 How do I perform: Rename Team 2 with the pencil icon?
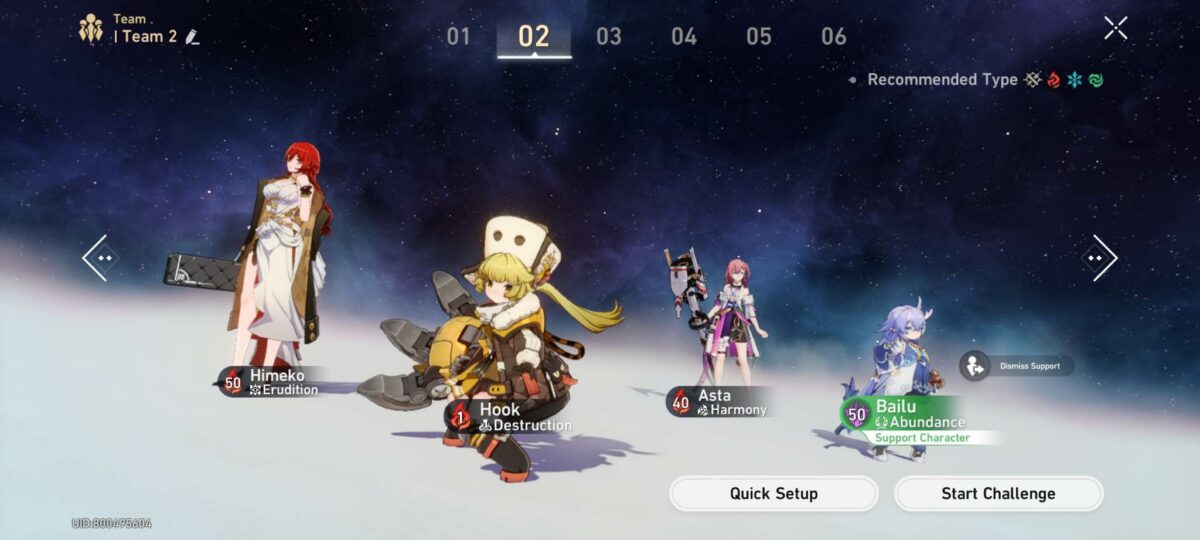pyautogui.click(x=193, y=37)
